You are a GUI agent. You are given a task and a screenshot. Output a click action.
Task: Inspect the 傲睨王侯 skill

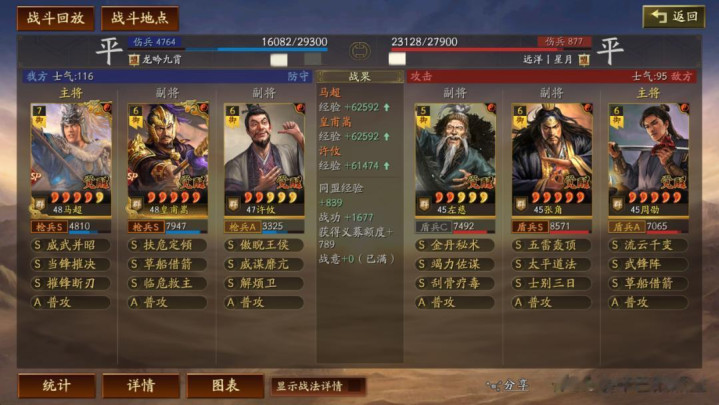263,245
